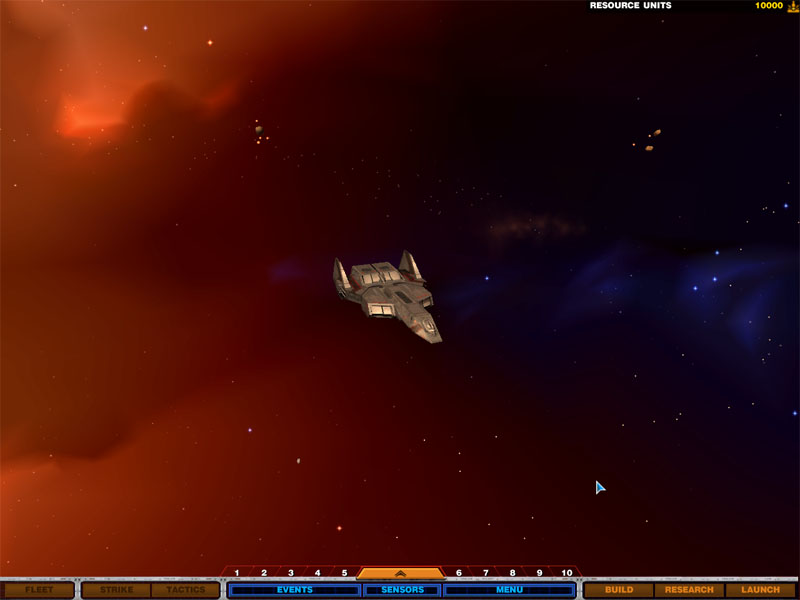Open the Fleet panel

point(39,590)
